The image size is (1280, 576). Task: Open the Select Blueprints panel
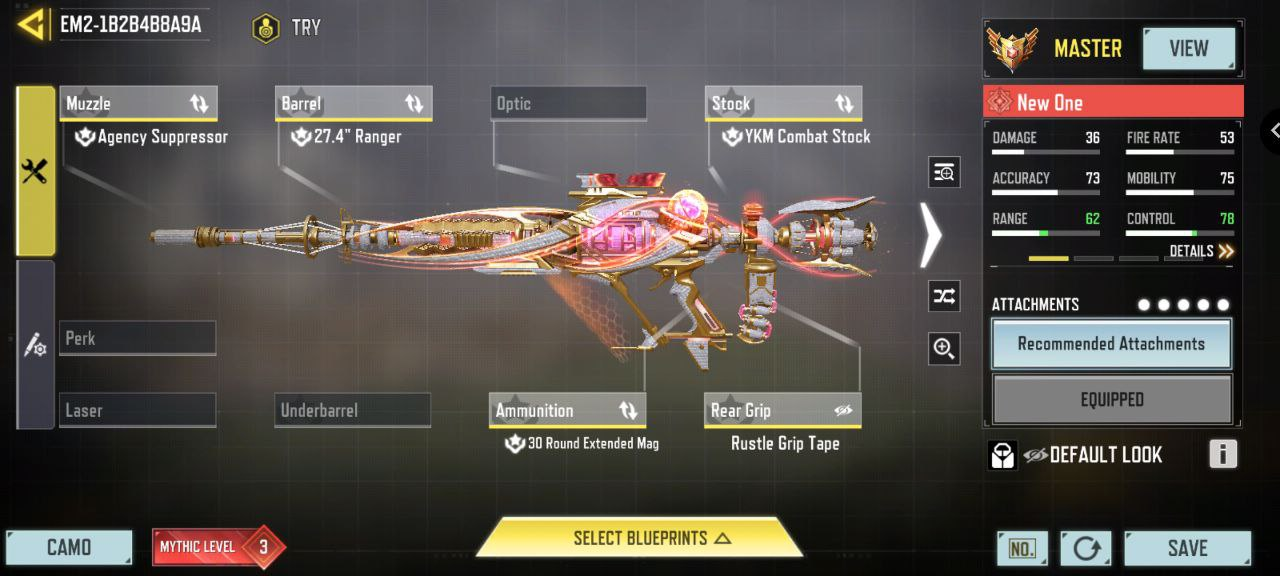click(x=639, y=538)
